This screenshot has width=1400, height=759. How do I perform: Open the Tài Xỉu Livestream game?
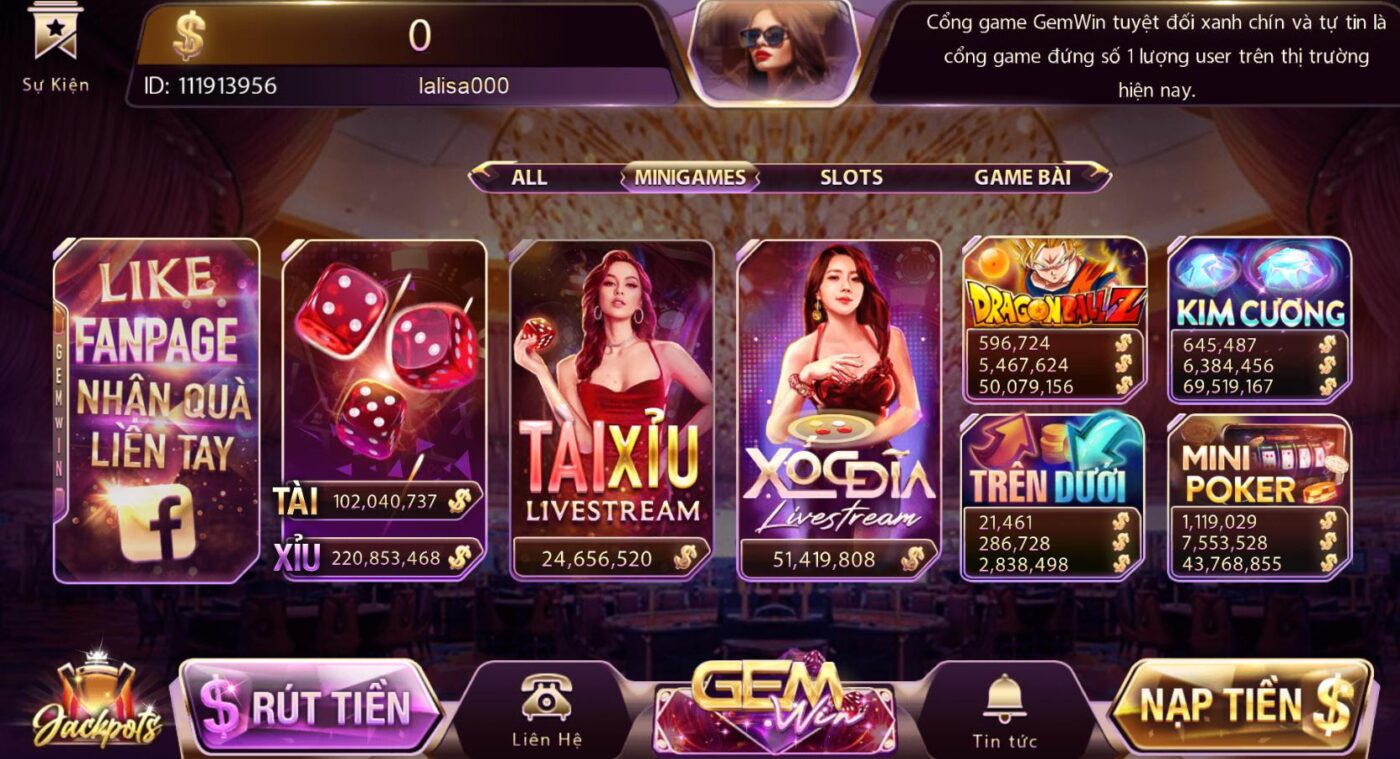tap(611, 400)
